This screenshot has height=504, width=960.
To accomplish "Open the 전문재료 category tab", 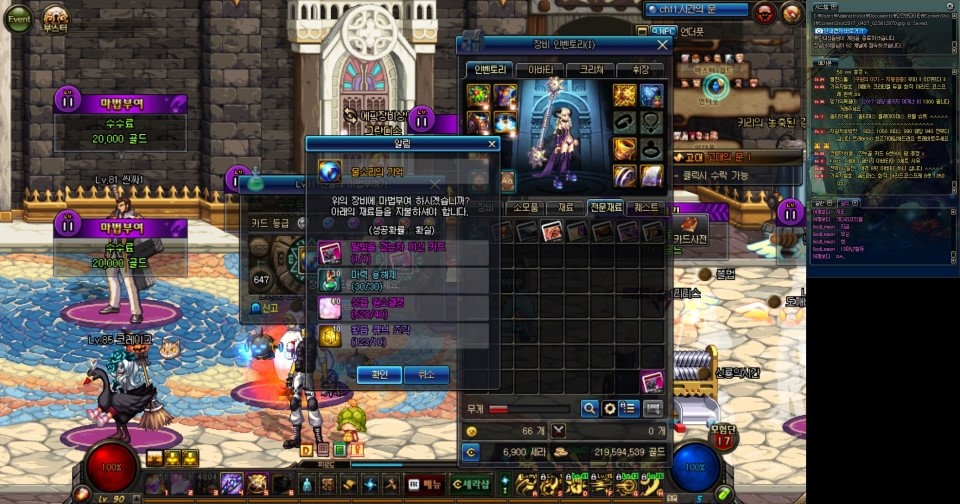I will (x=606, y=208).
